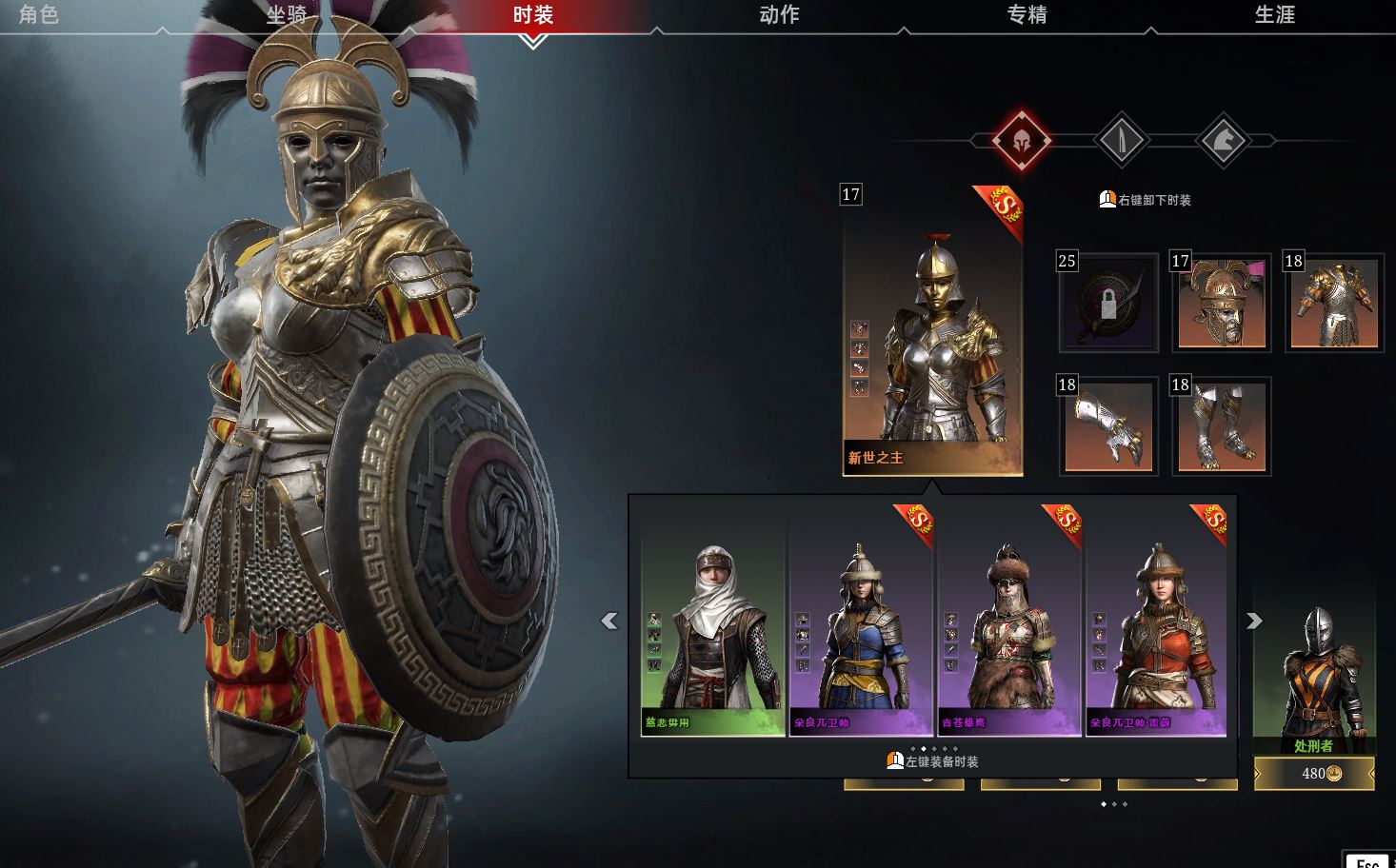Viewport: 1396px width, 868px height.
Task: Select the 时装 tab
Action: (532, 14)
